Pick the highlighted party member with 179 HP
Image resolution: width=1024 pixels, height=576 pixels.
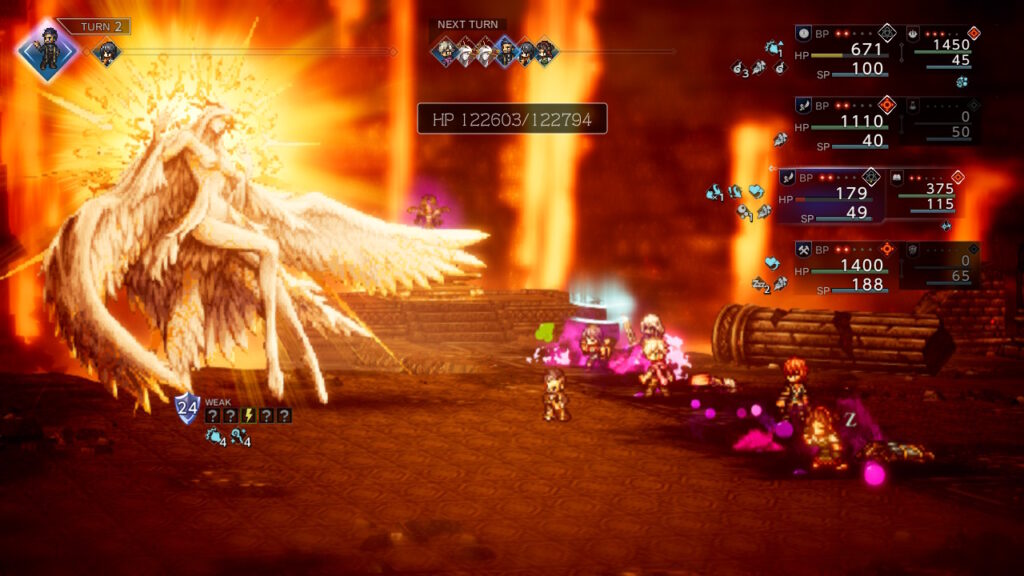coord(830,195)
